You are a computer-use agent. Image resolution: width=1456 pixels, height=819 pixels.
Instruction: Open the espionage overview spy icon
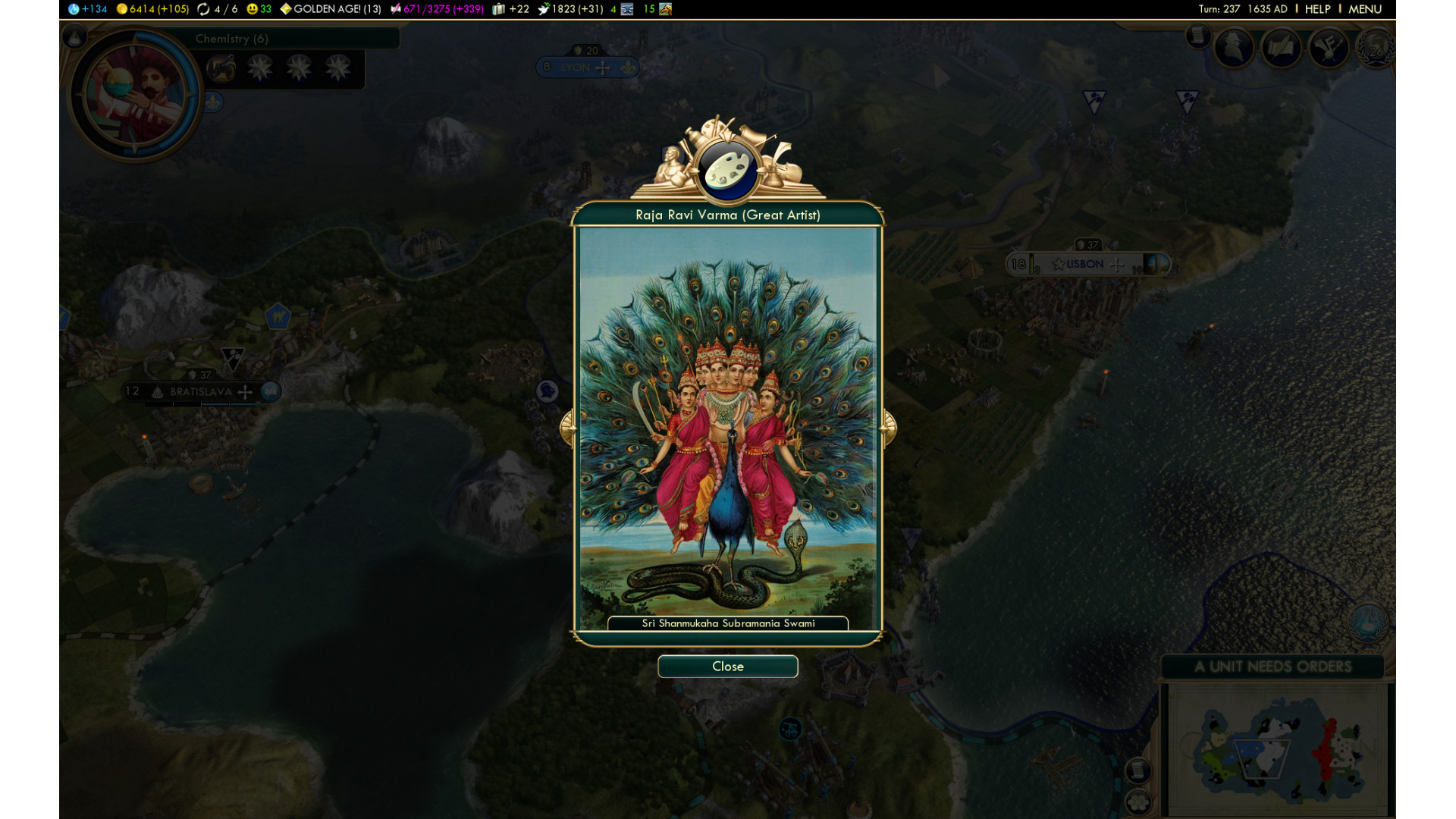[x=1234, y=48]
